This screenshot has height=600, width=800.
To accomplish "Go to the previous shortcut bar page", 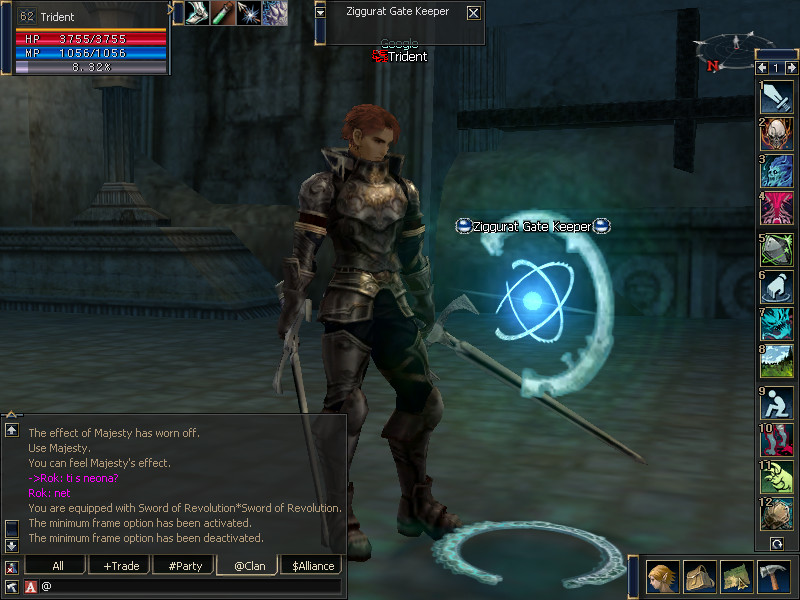I will 763,68.
